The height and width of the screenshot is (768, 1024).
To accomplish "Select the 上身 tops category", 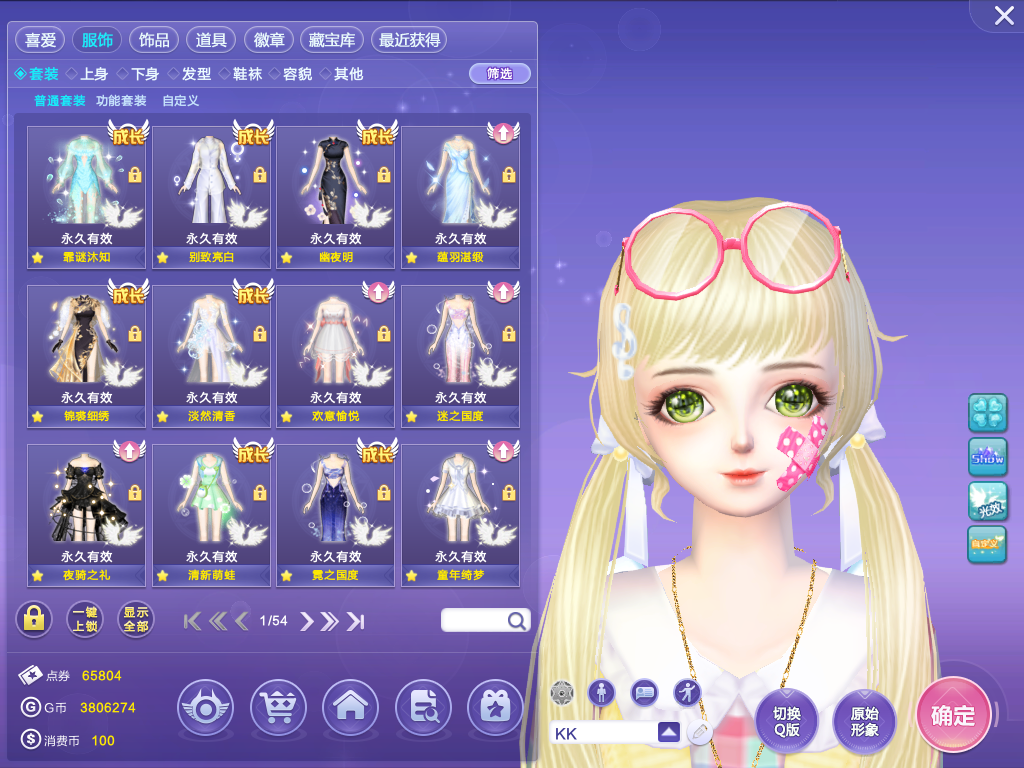I will 87,74.
